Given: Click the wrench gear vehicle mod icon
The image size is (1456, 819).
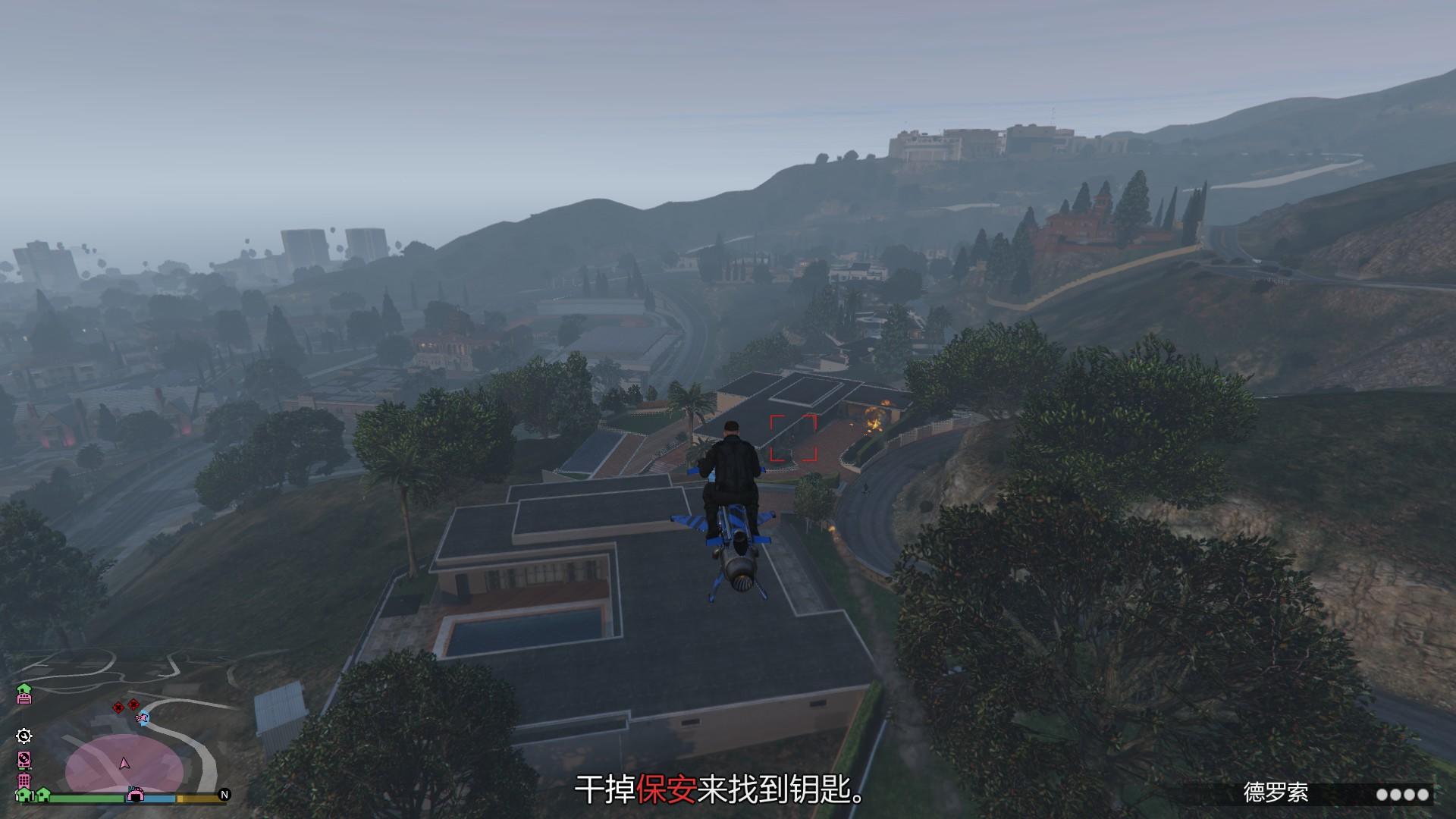Looking at the screenshot, I should pos(24,736).
